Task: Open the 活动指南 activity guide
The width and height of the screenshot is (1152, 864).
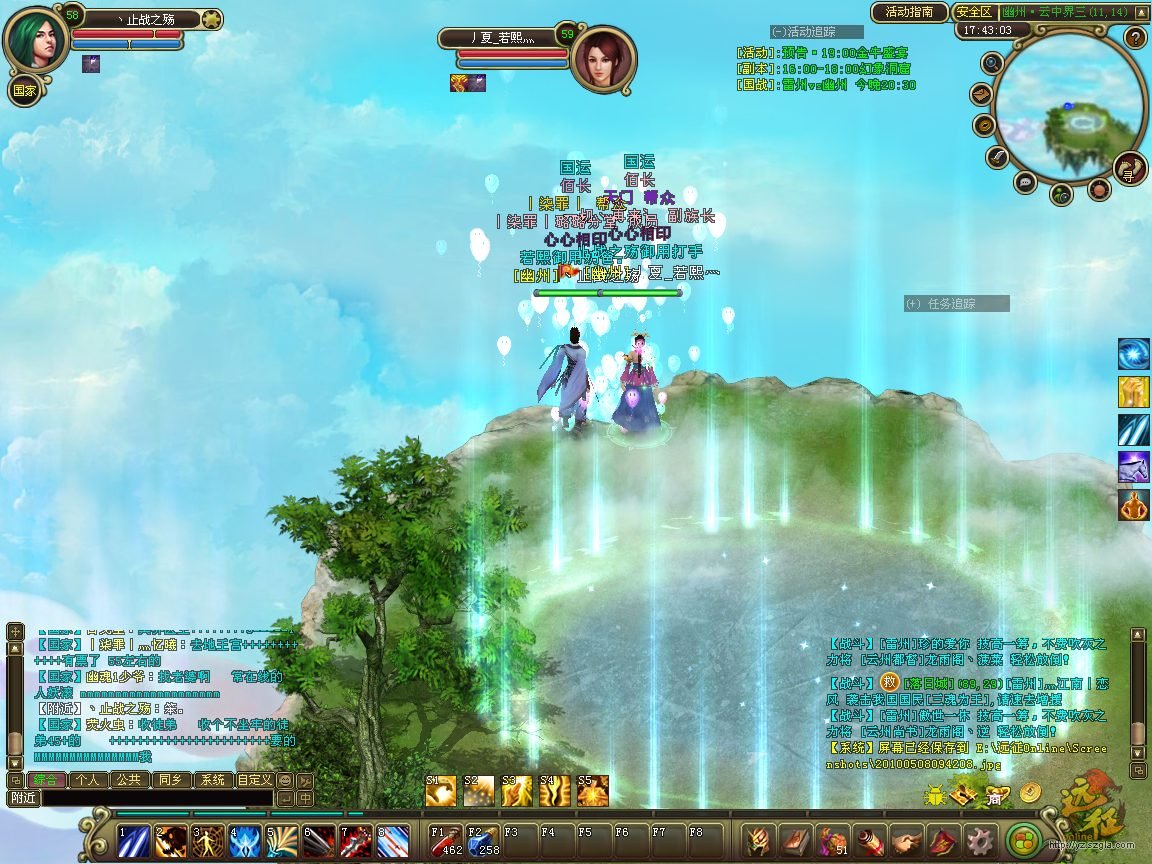Action: pos(909,12)
